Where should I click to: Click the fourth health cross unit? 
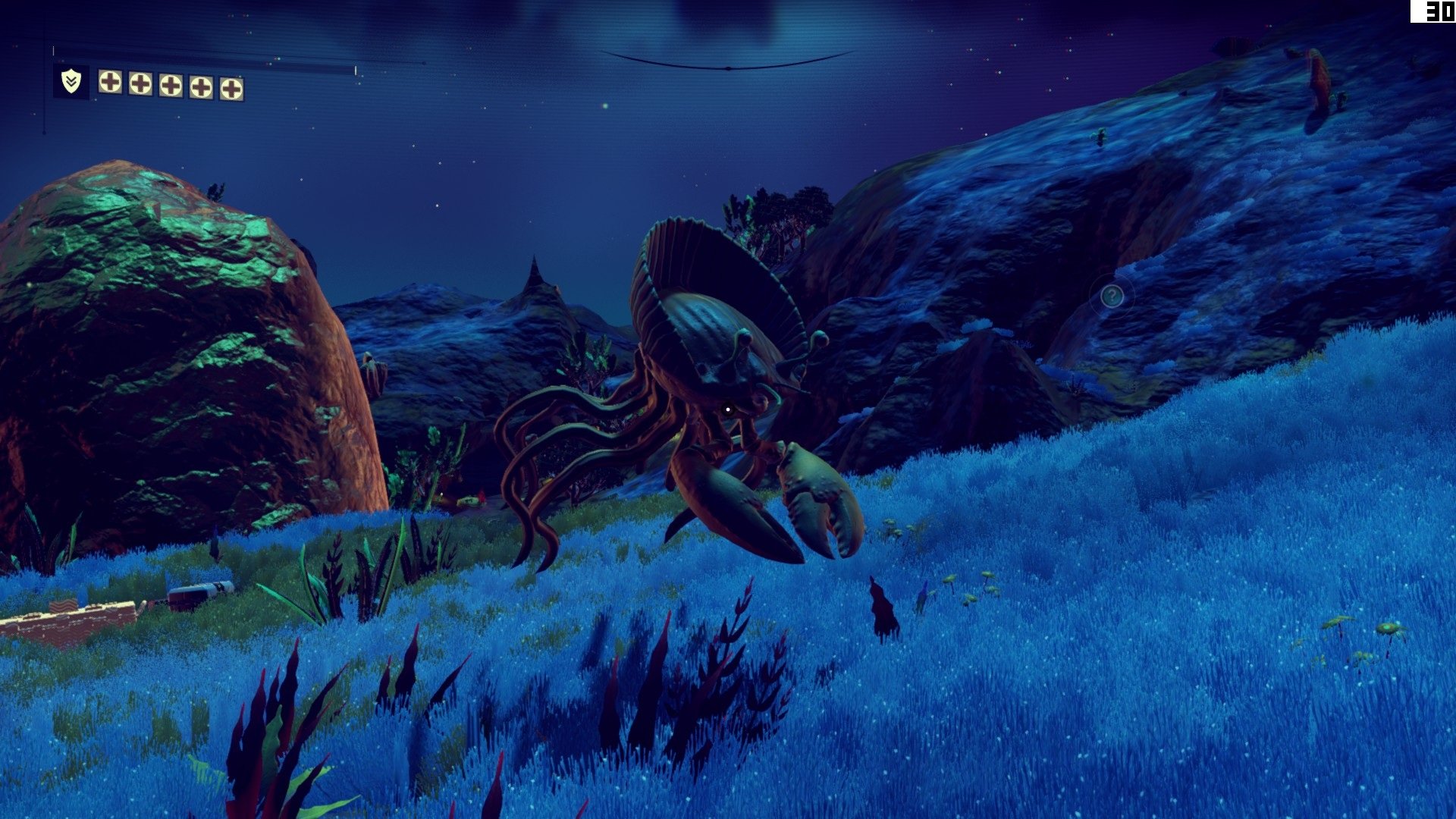pos(202,86)
